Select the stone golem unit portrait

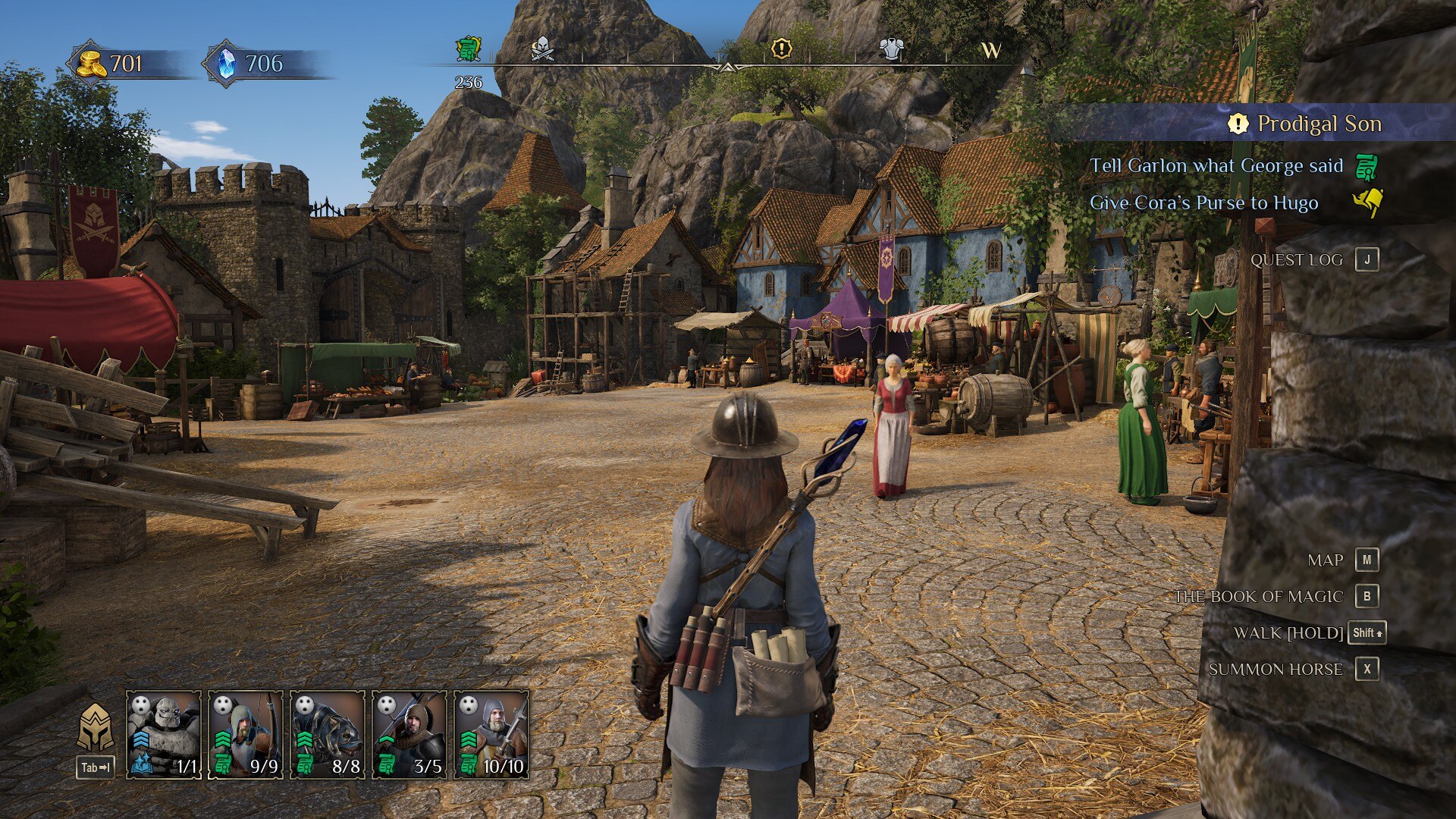coord(164,734)
